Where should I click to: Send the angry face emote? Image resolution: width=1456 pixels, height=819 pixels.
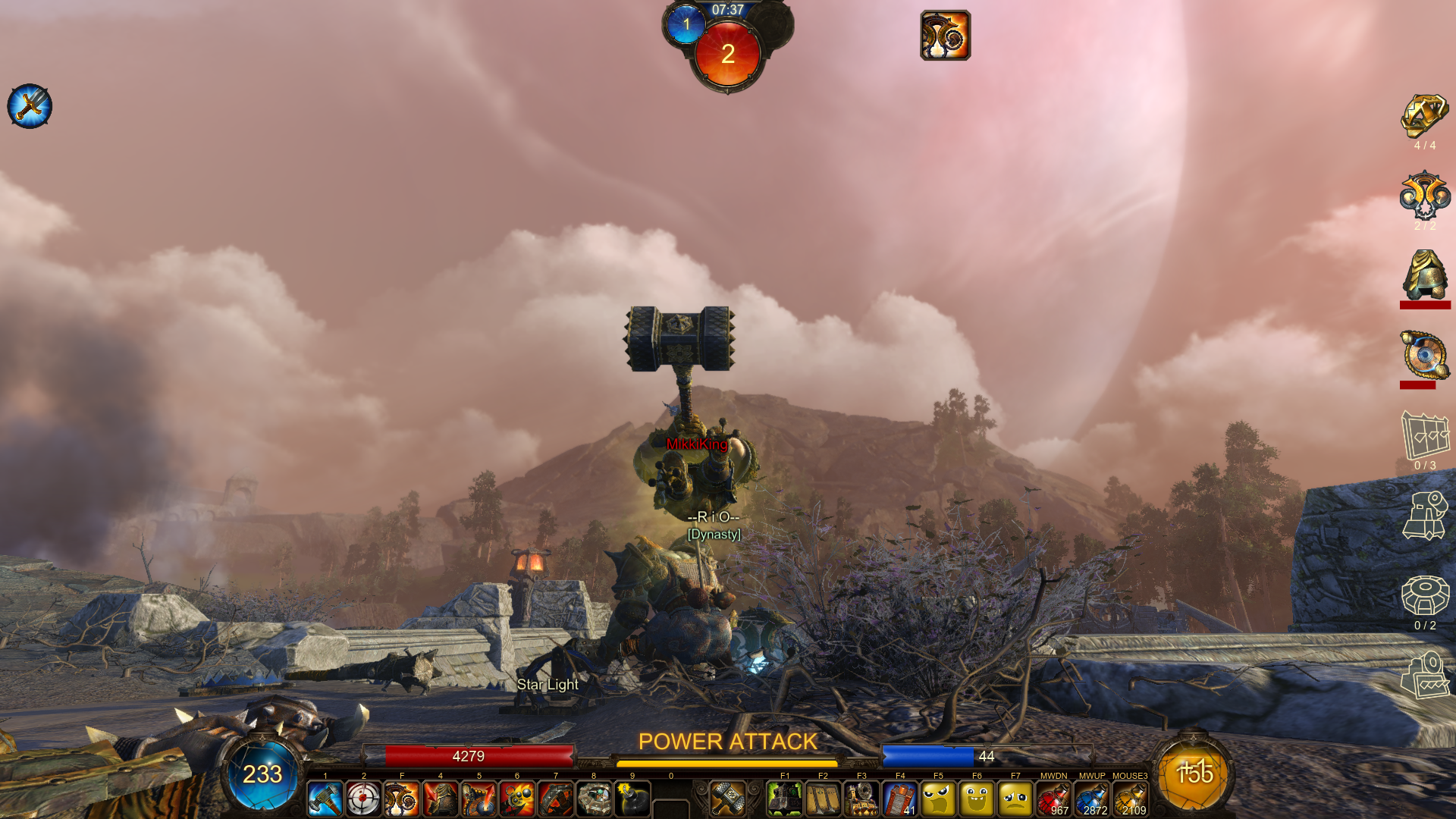click(x=939, y=799)
